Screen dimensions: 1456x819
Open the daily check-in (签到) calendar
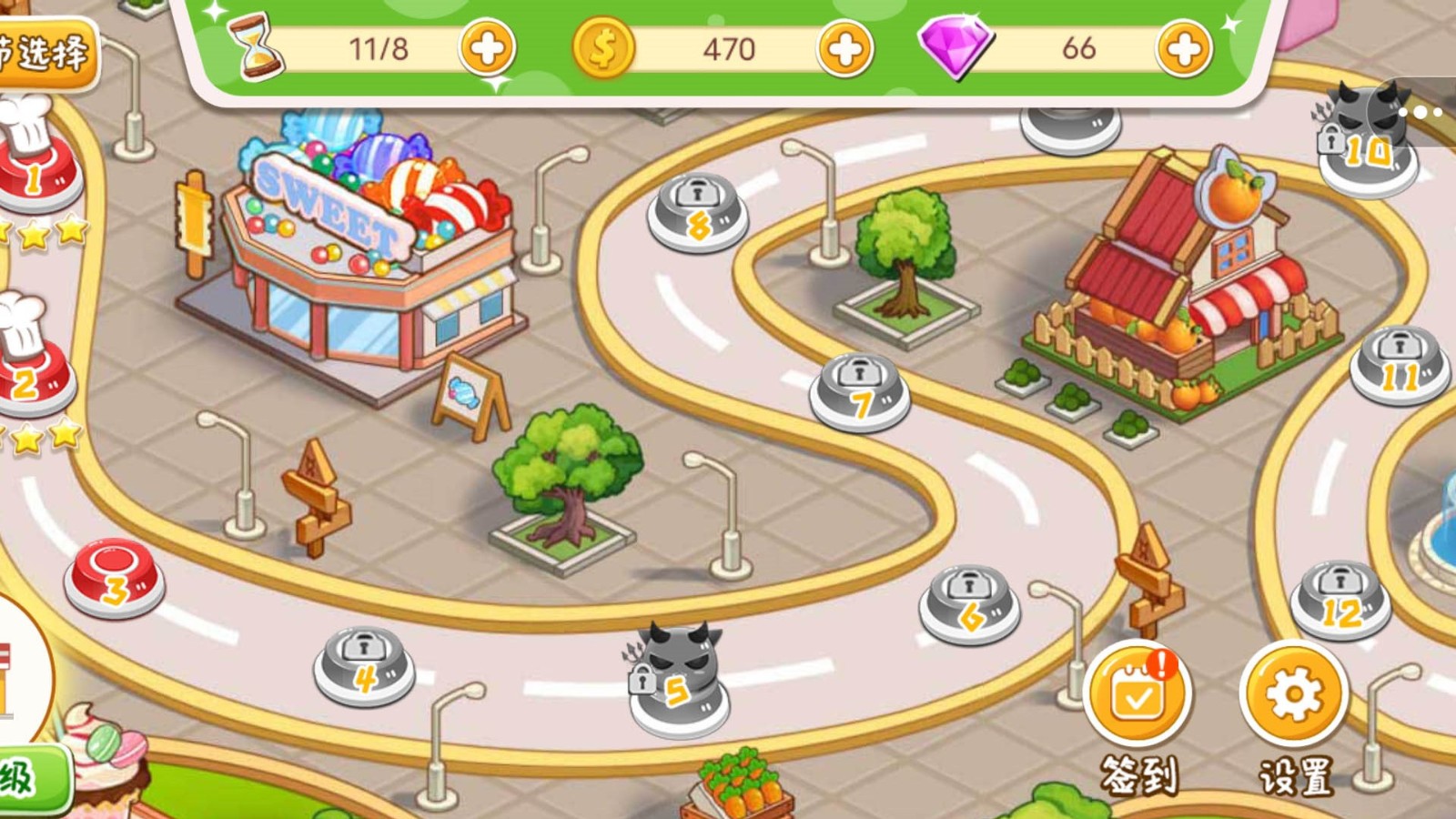(x=1137, y=695)
